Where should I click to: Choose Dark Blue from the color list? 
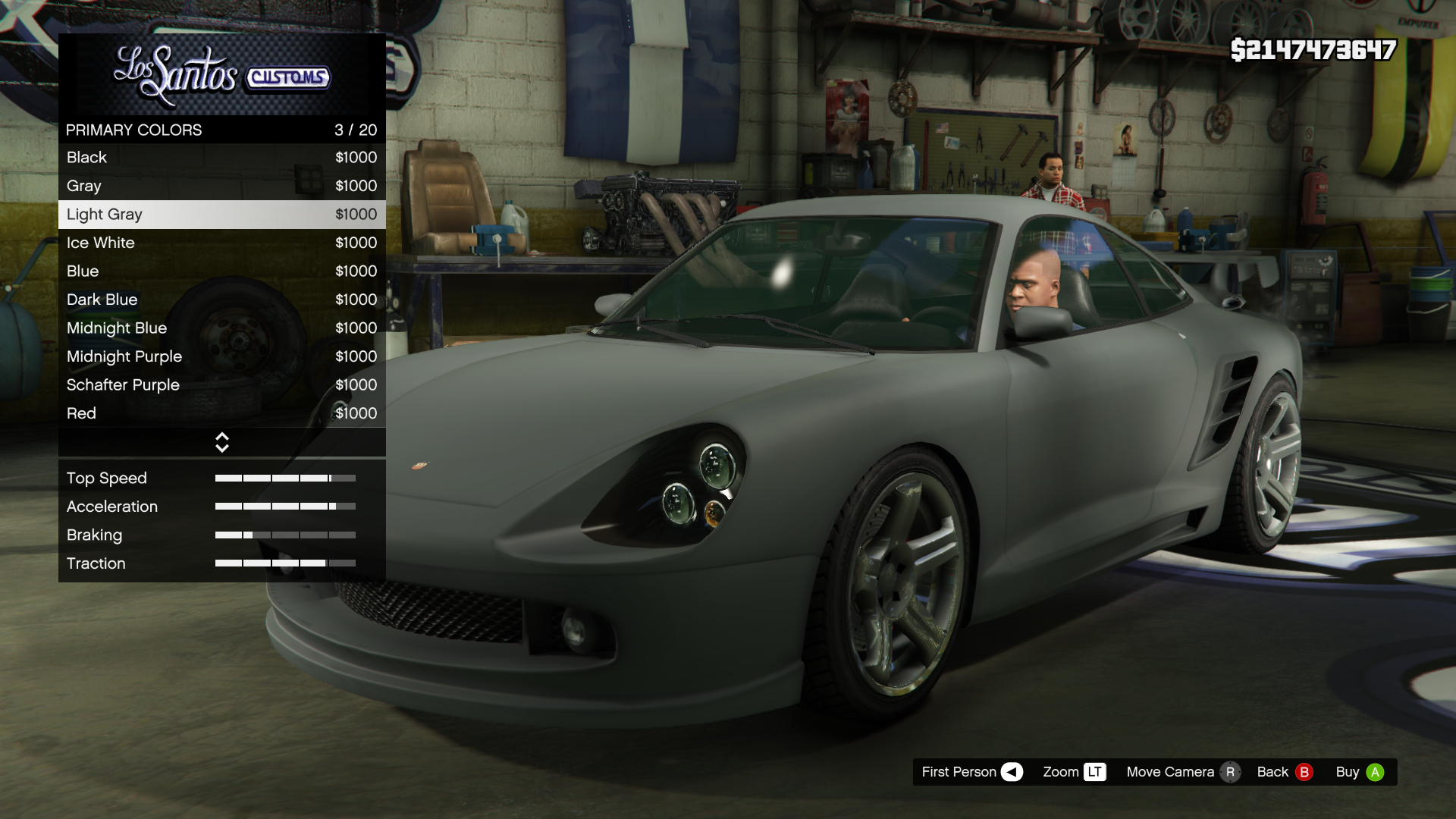(x=221, y=300)
